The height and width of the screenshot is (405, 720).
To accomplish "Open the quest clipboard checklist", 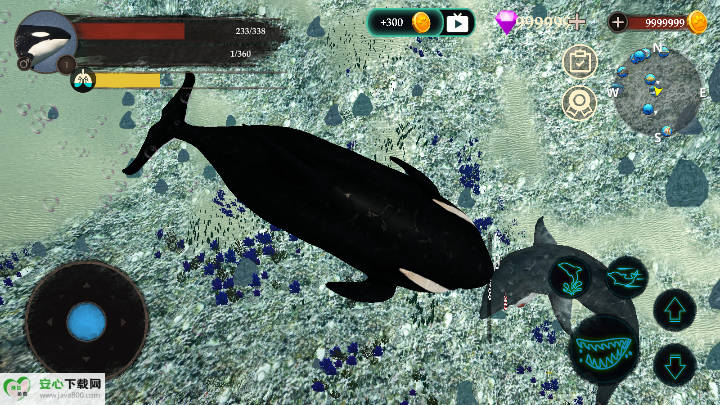I will point(579,61).
